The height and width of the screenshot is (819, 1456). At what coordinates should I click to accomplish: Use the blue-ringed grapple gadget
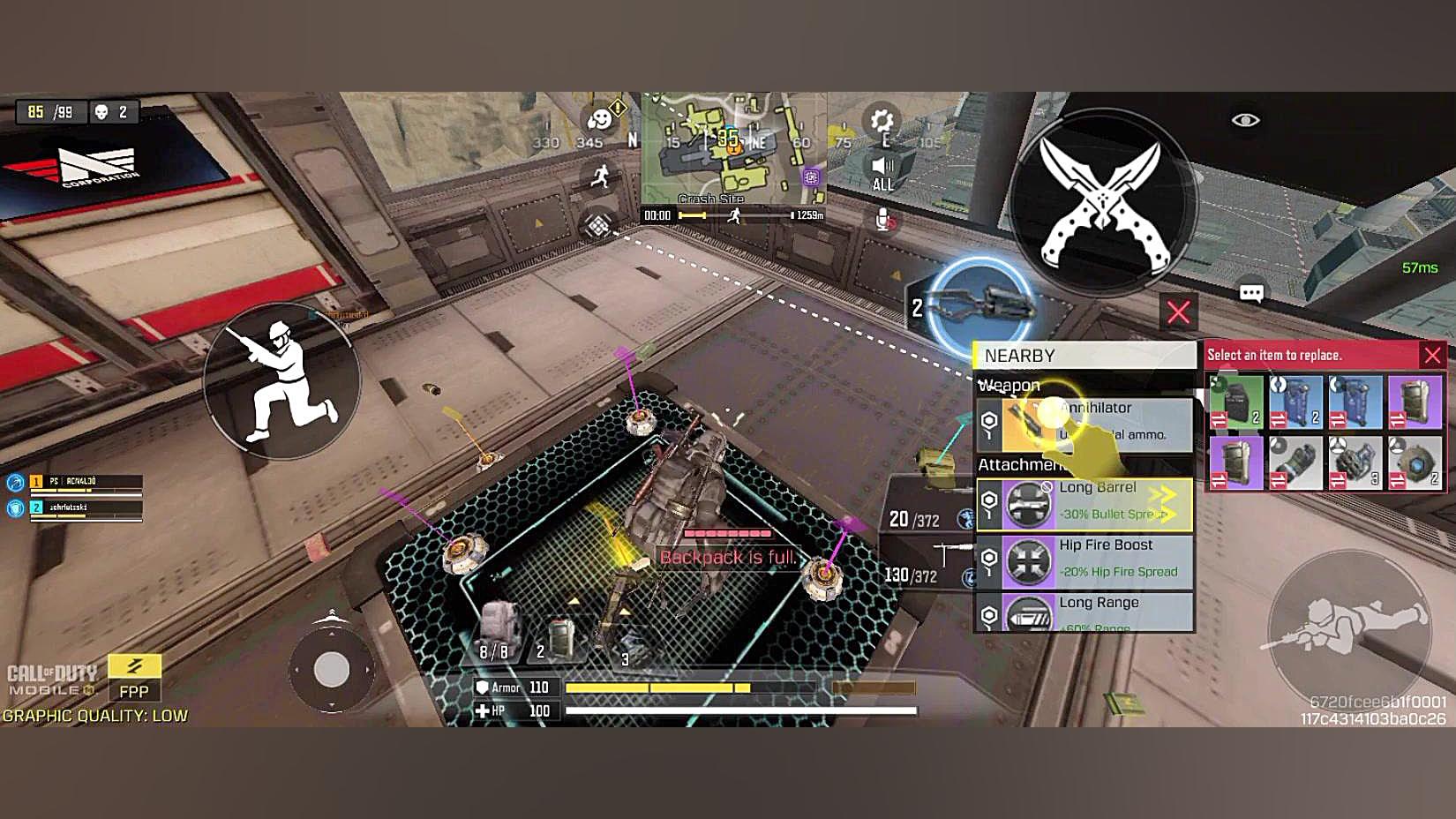(x=981, y=305)
